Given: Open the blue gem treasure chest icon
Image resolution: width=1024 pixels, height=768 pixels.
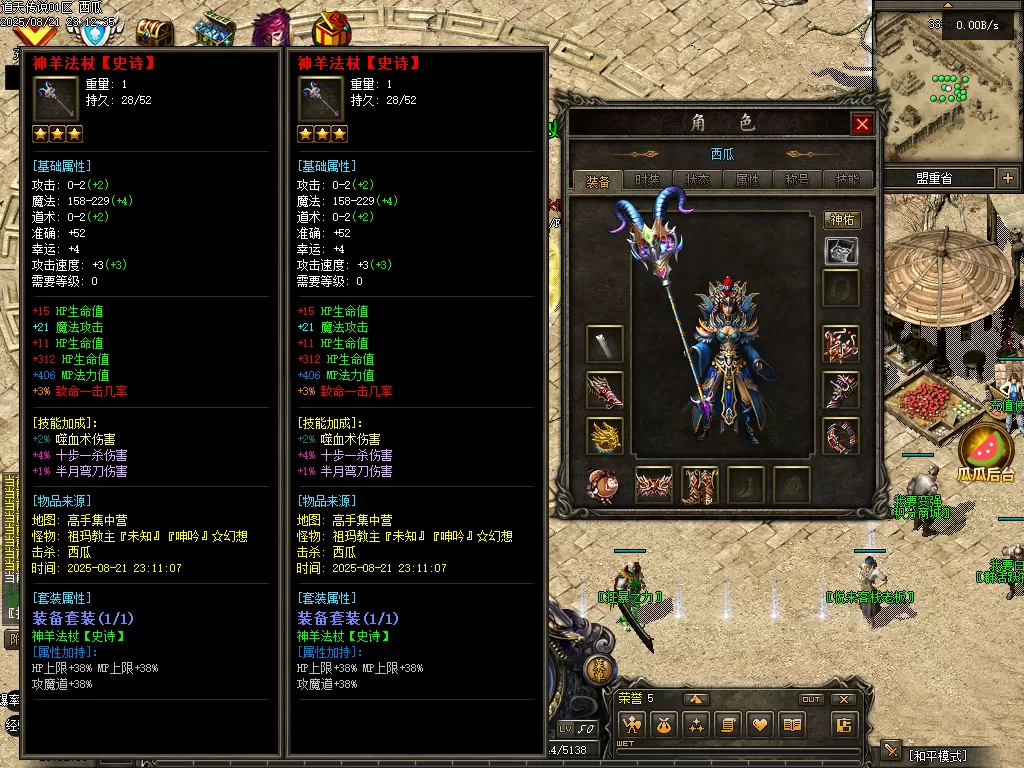Looking at the screenshot, I should (214, 32).
